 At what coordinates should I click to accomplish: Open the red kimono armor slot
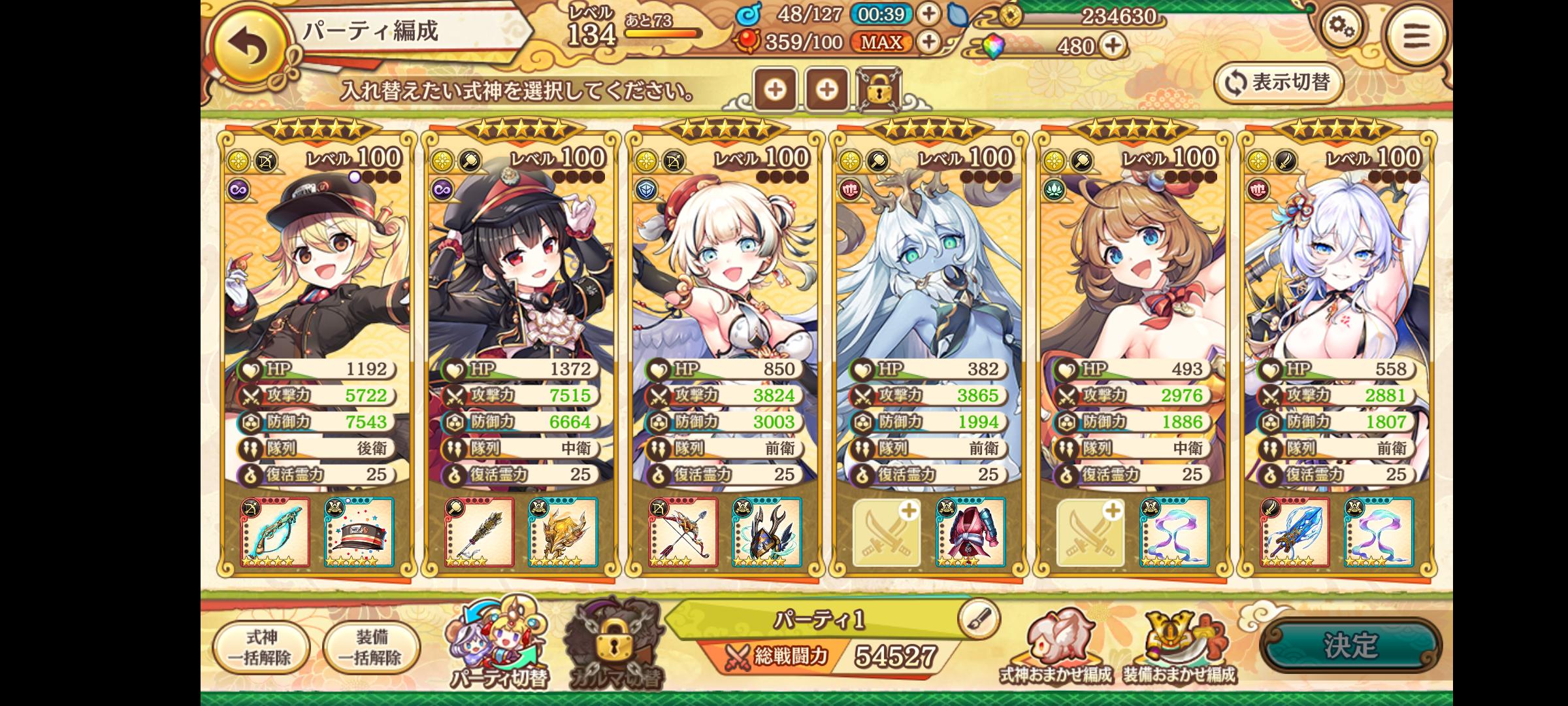pyautogui.click(x=970, y=532)
